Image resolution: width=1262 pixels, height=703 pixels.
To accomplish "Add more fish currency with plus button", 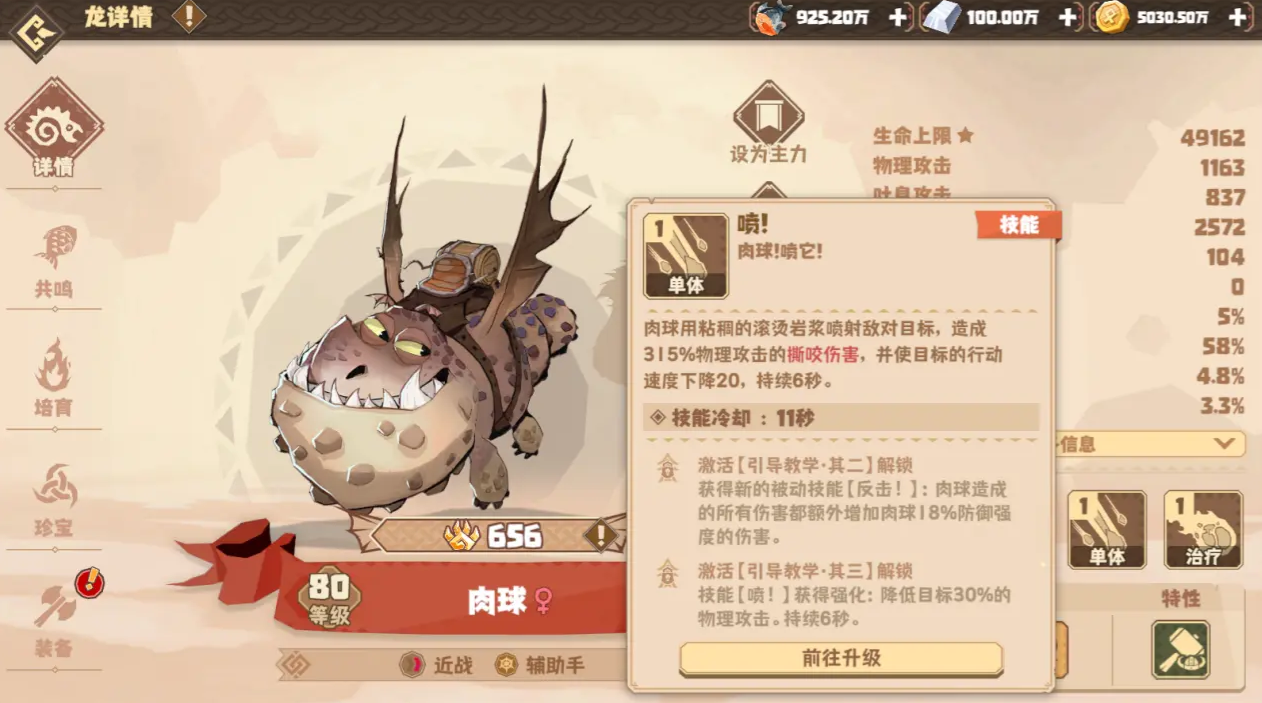I will [897, 17].
